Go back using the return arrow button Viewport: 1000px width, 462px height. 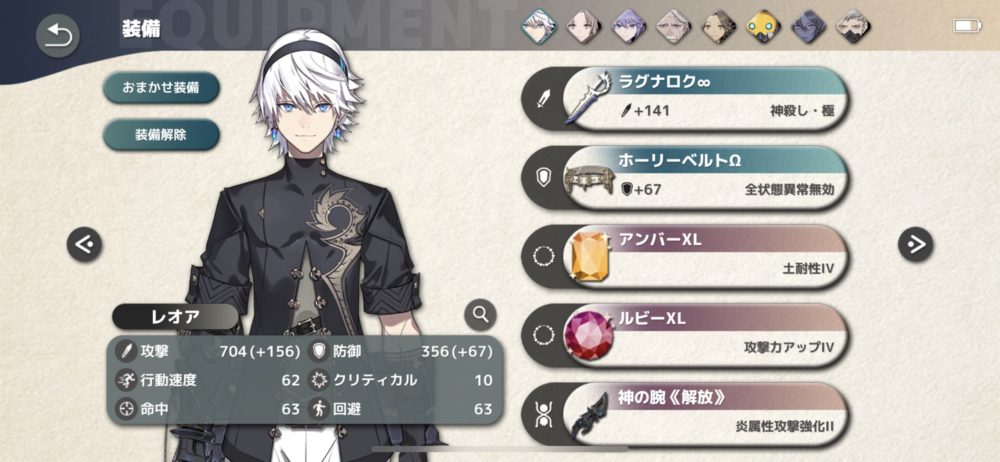coord(58,36)
